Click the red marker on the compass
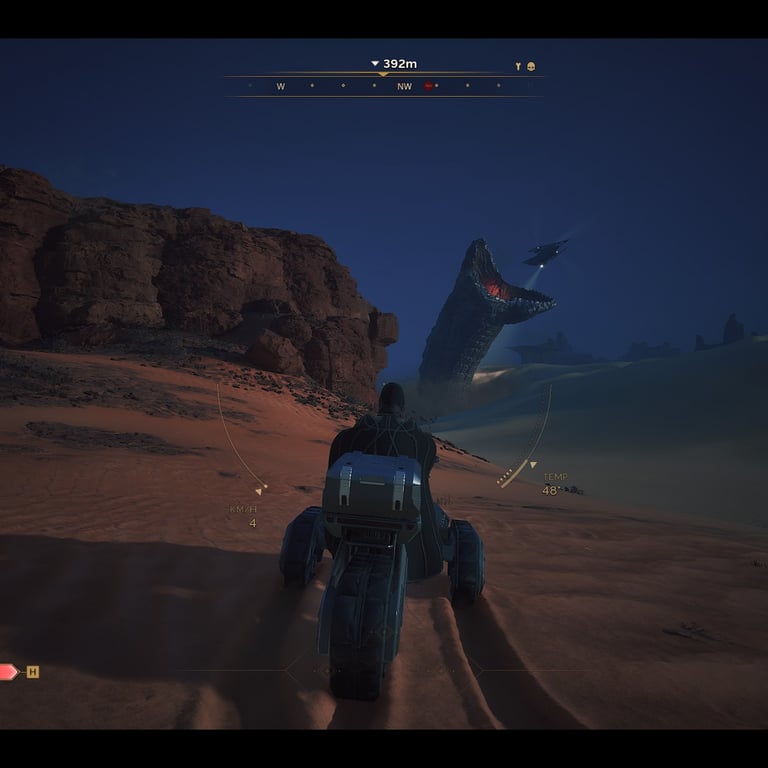Screen dimensions: 768x768 (x=429, y=87)
